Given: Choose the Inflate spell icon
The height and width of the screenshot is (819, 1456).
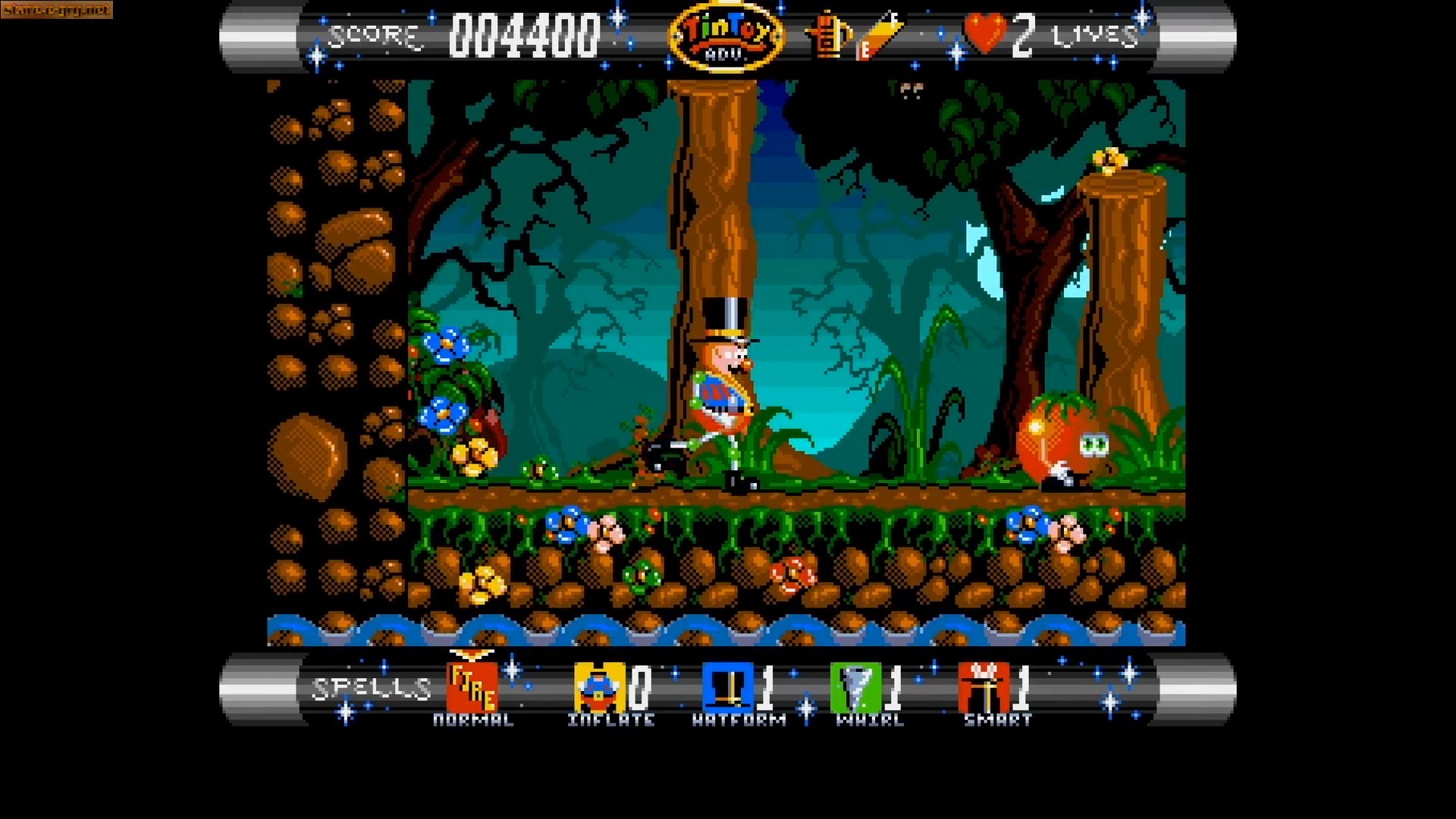Looking at the screenshot, I should click(599, 687).
